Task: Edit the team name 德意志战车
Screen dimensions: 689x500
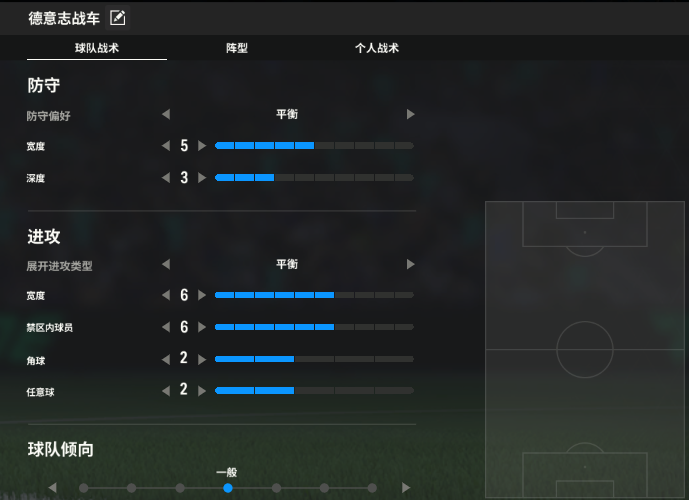Action: coord(117,17)
